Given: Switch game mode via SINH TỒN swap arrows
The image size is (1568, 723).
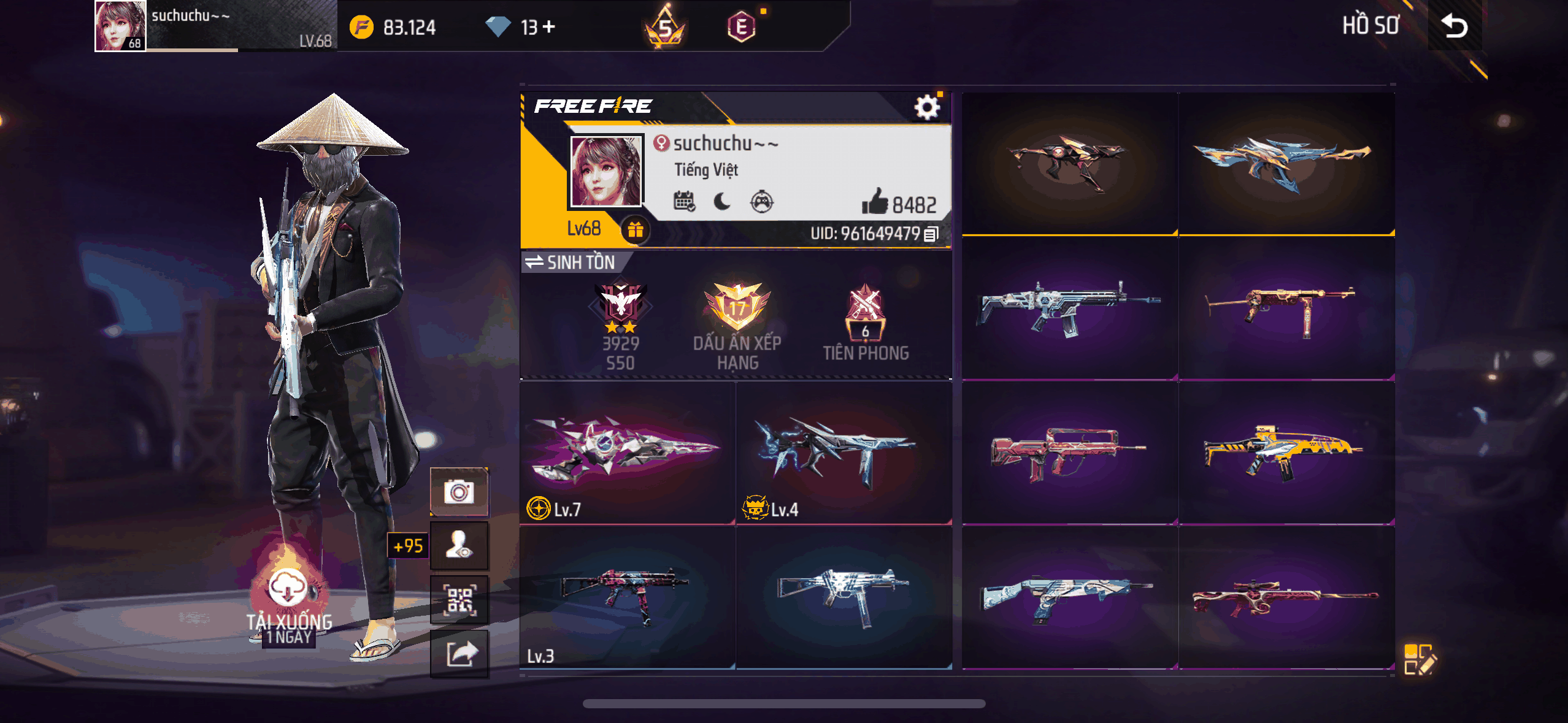Looking at the screenshot, I should click(533, 262).
